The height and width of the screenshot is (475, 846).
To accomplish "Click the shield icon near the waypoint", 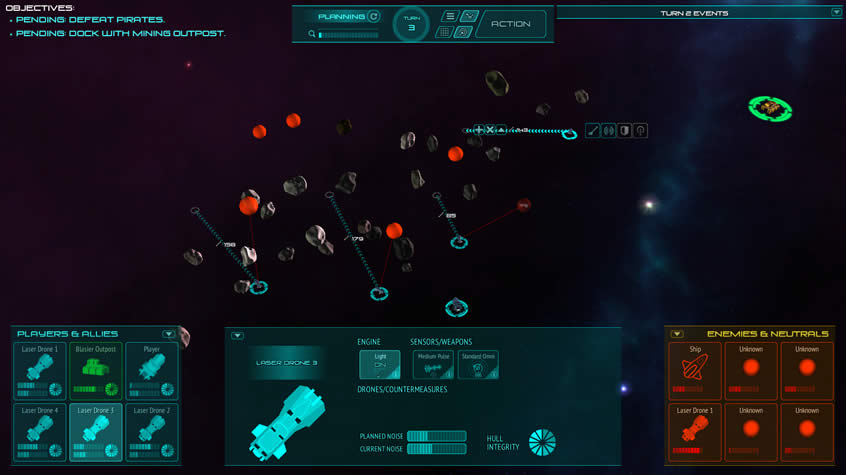I will (x=624, y=131).
